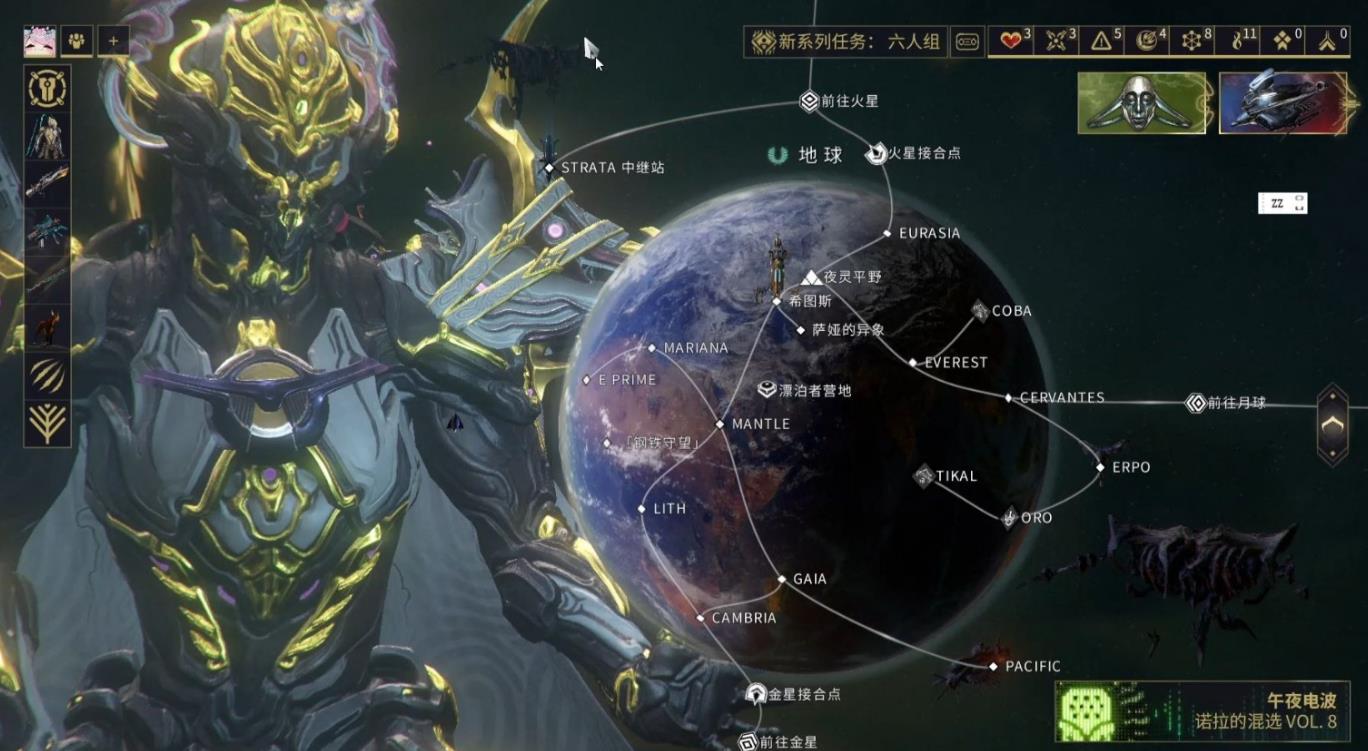Click the 新系列任务 quest codec icon
This screenshot has height=751, width=1368.
tap(966, 43)
